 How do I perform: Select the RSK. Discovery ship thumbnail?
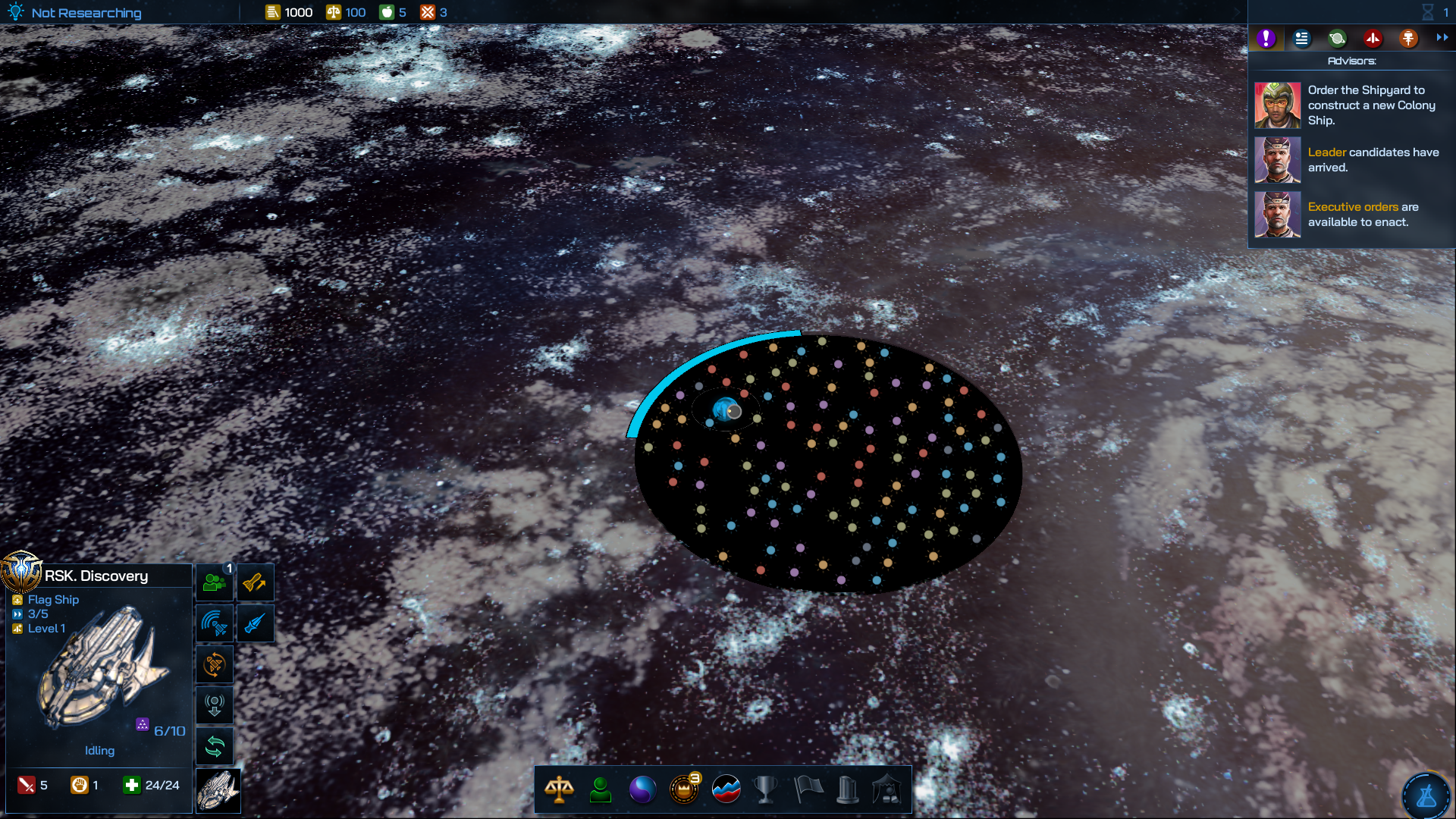coord(218,790)
